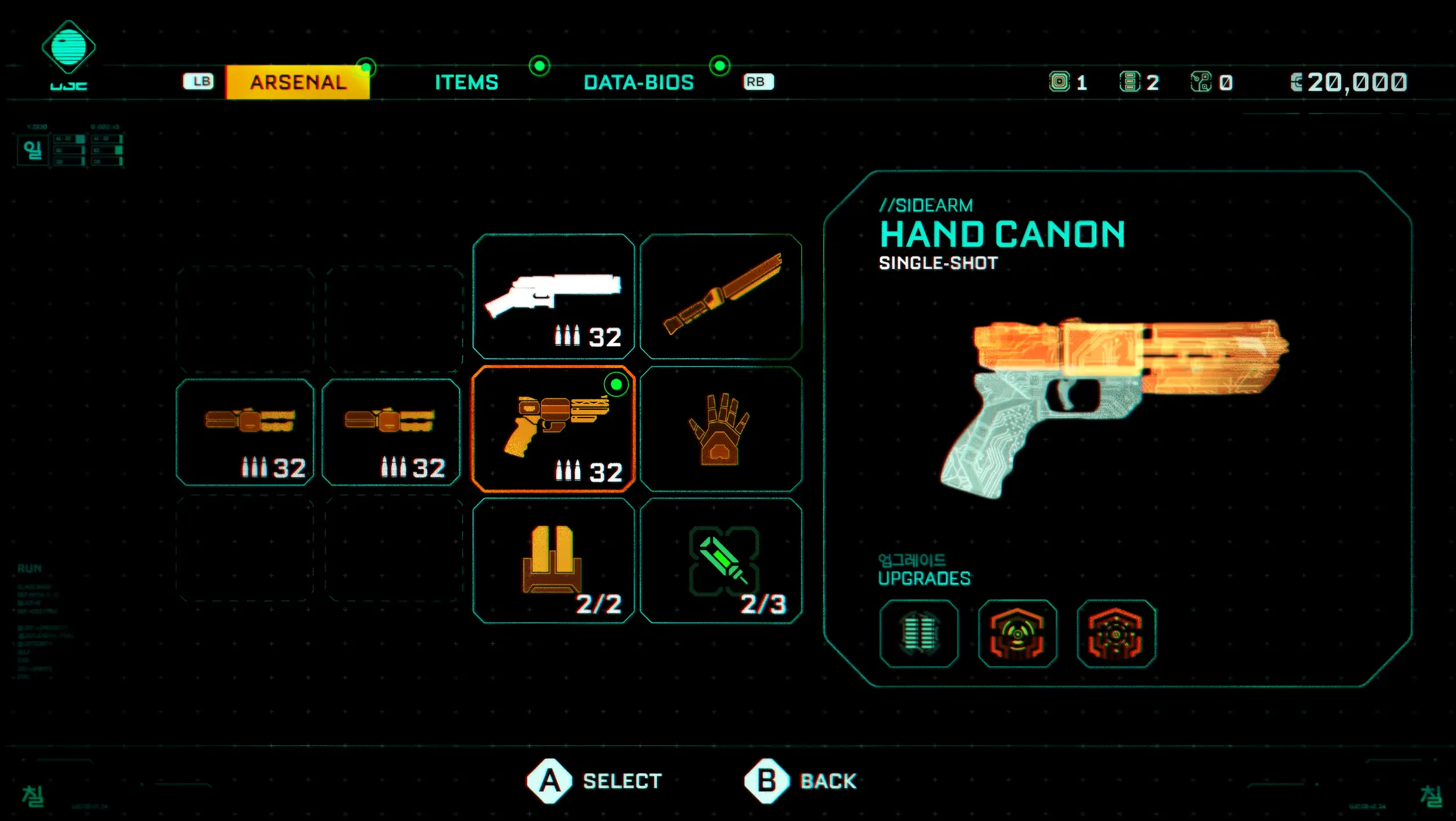Select the highlighted ARSENAL tab
This screenshot has width=1456, height=821.
(298, 82)
